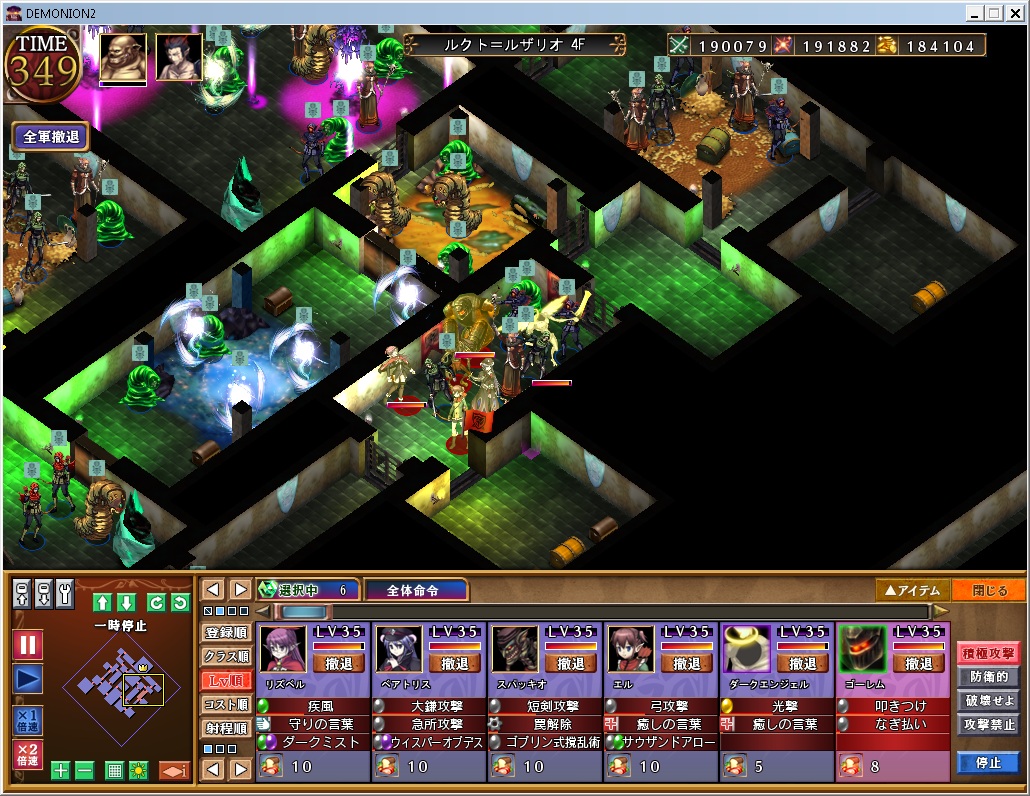
Task: Set game speed to ×1 倍速
Action: (x=28, y=720)
